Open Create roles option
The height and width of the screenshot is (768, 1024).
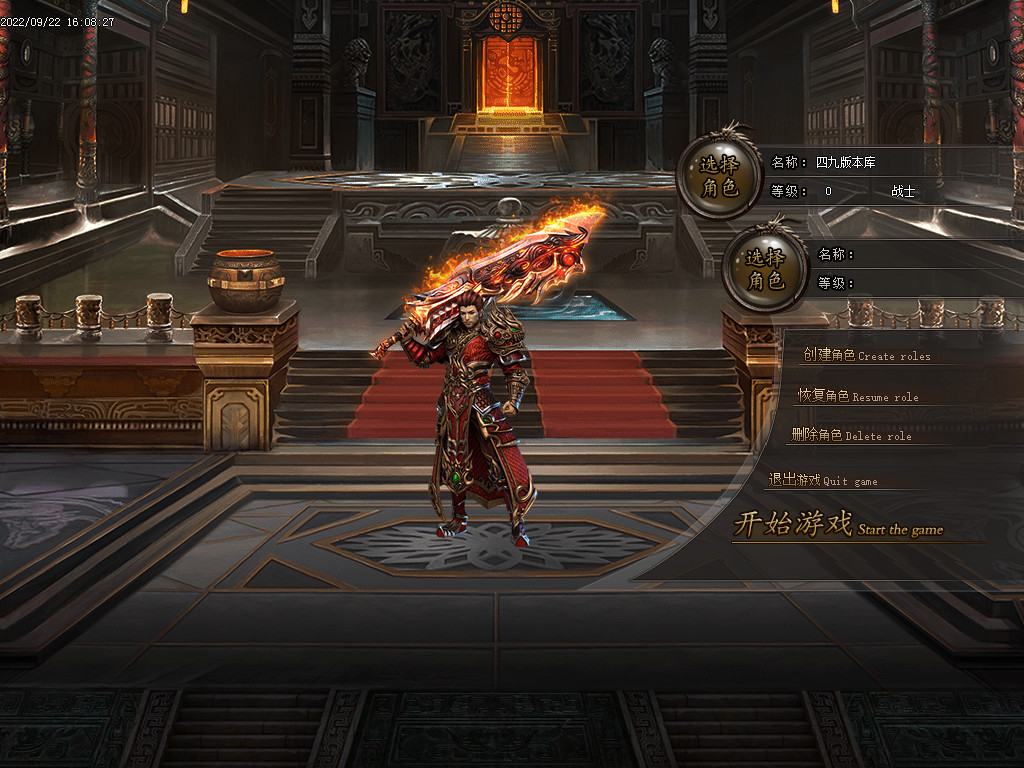(866, 356)
